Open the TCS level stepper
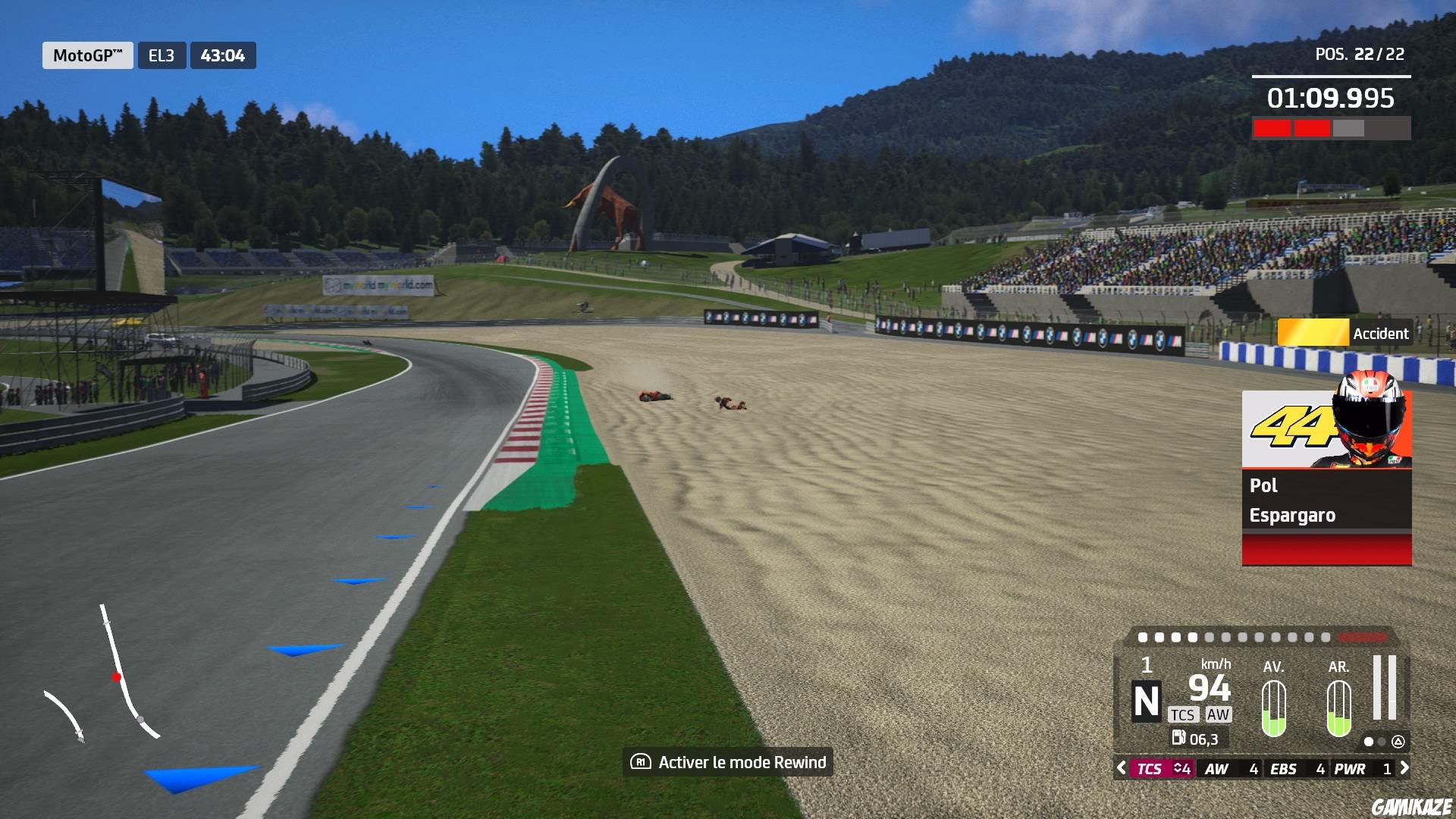The image size is (1456, 819). [x=1181, y=768]
